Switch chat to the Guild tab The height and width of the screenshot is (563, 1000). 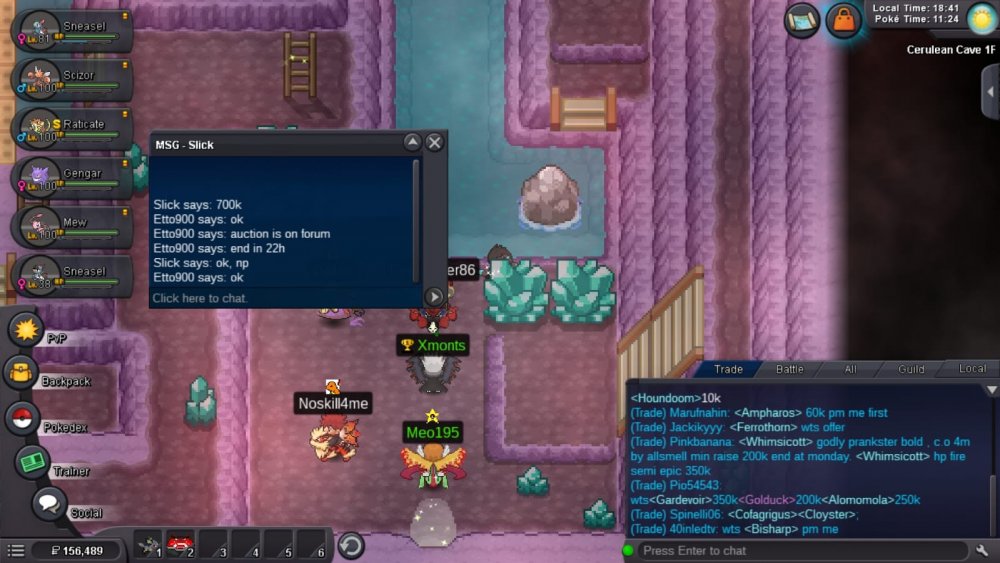911,369
